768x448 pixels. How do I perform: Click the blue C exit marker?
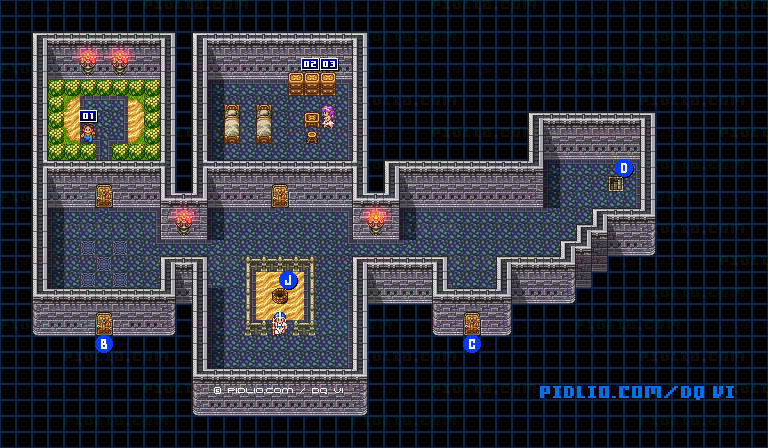point(472,343)
